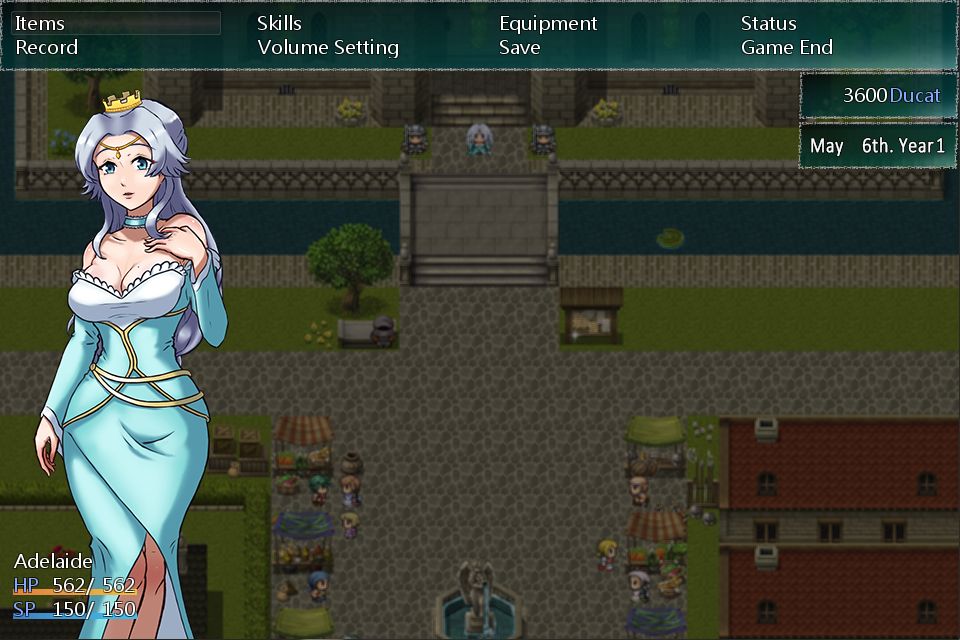Open the Items menu

pos(40,23)
